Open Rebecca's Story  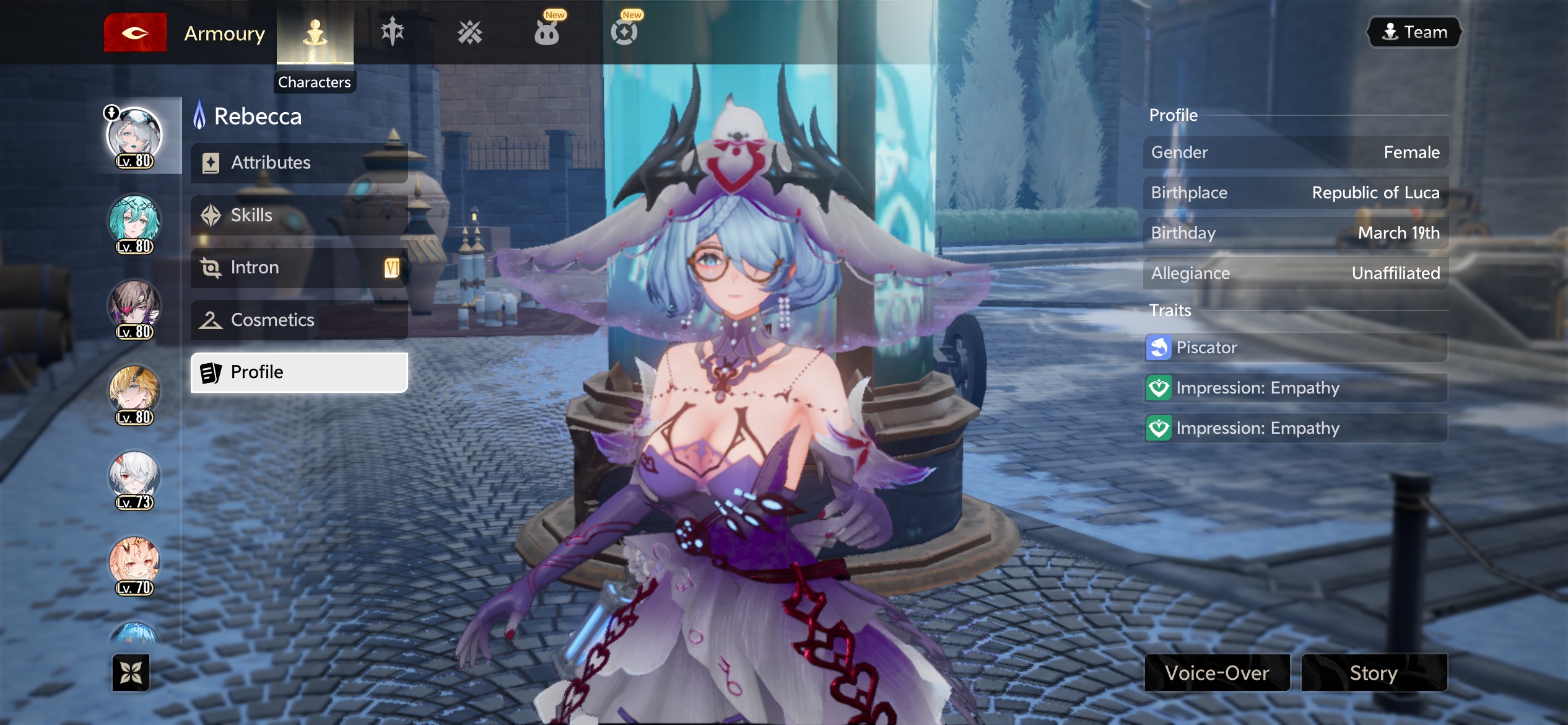coord(1374,673)
